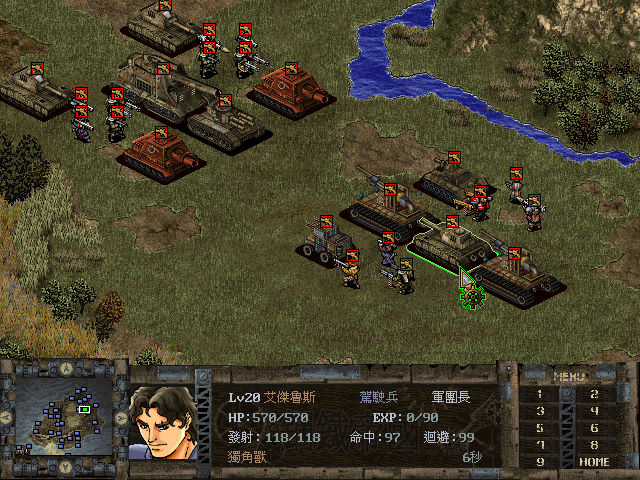Click the minimap's right scroll arrow
Screen dimensions: 640x480
pos(122,416)
